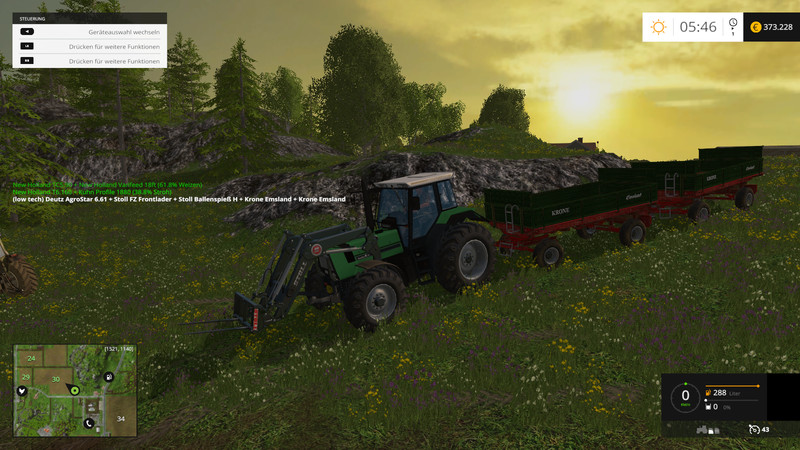Screen dimensions: 800x450
Task: Click the tractor and trailers schema icon
Action: [708, 429]
